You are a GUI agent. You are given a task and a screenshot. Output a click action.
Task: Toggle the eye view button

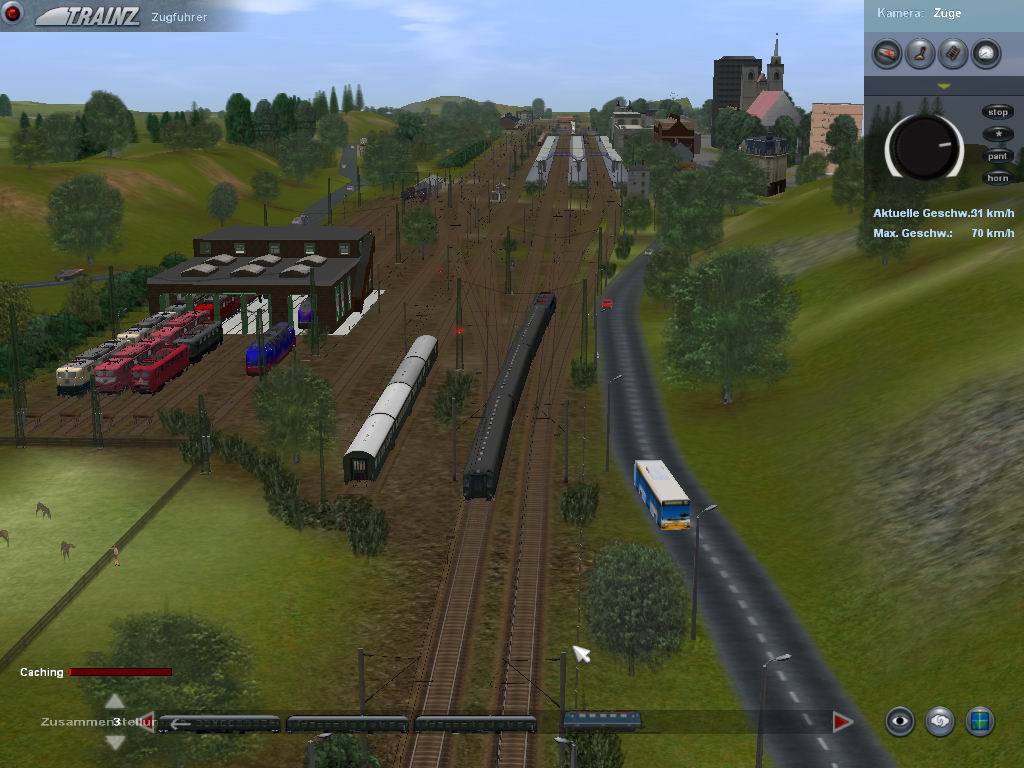[x=900, y=721]
